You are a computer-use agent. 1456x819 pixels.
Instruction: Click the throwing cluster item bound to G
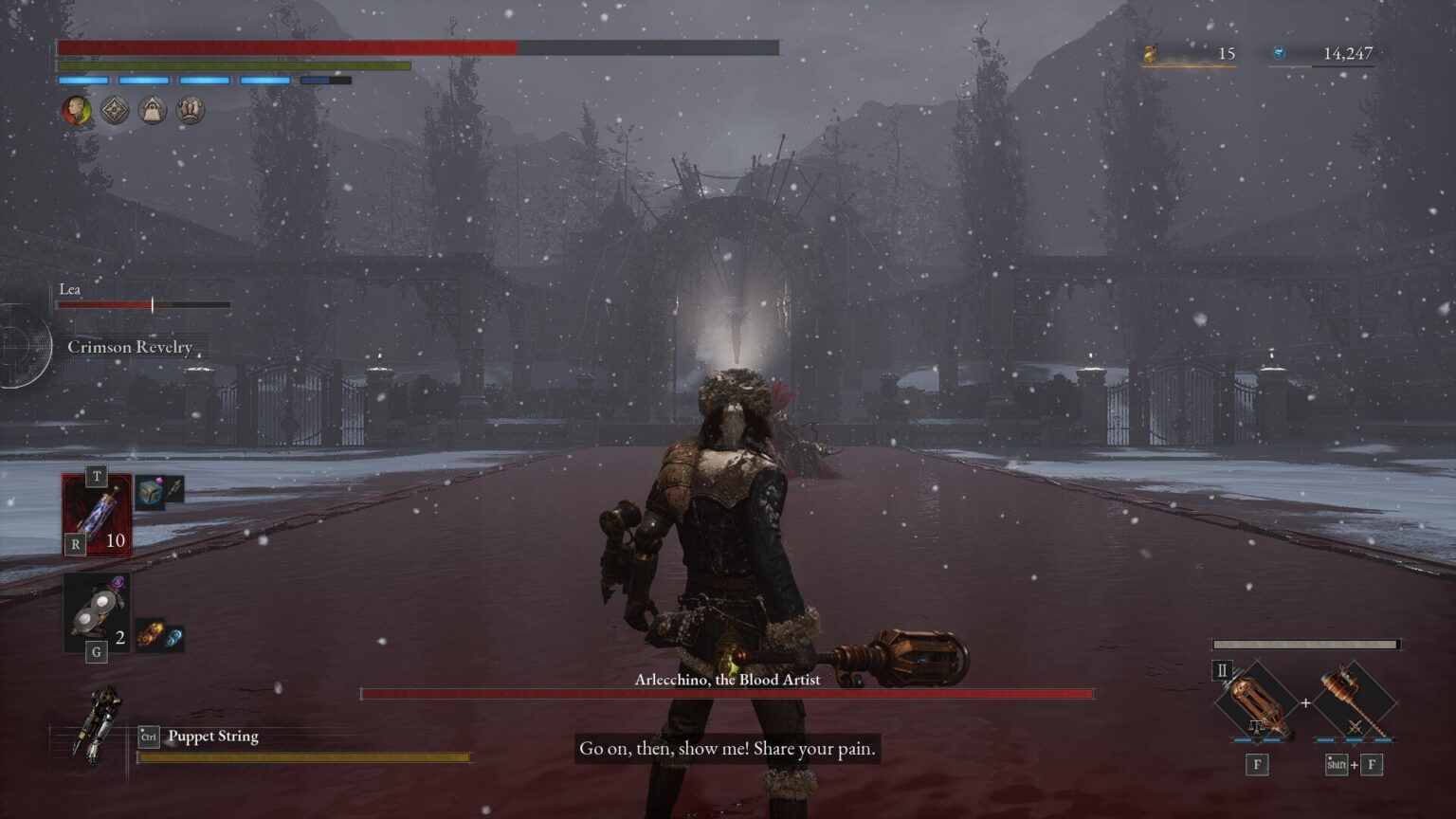[x=95, y=607]
